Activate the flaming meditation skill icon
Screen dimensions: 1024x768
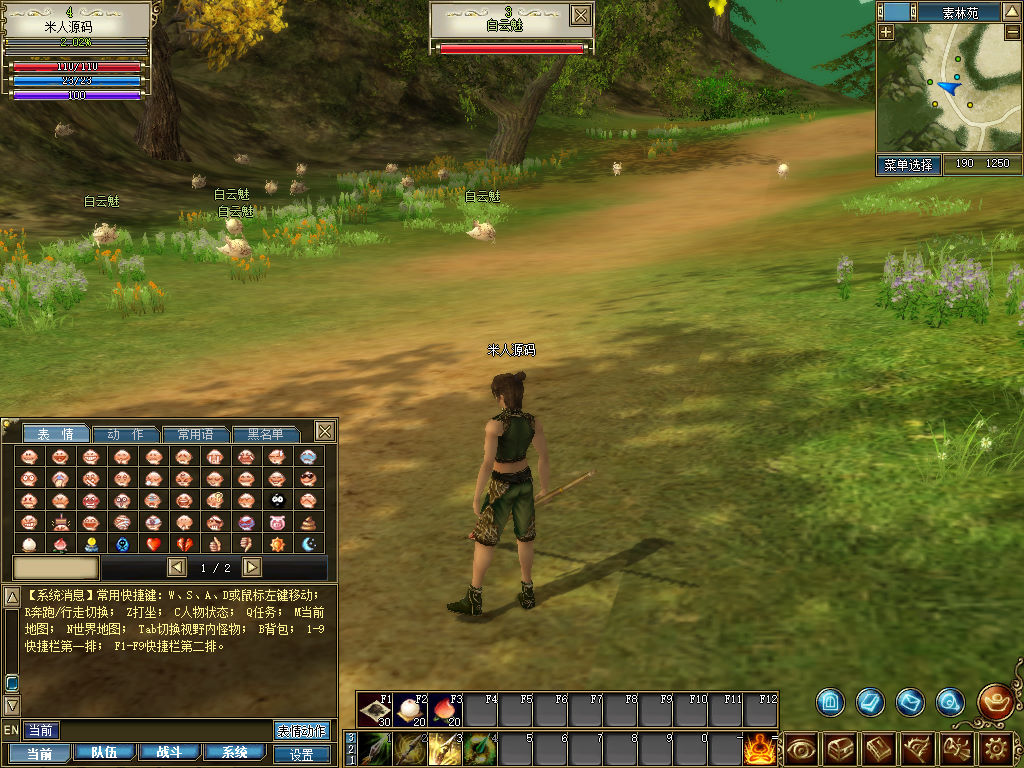point(760,747)
